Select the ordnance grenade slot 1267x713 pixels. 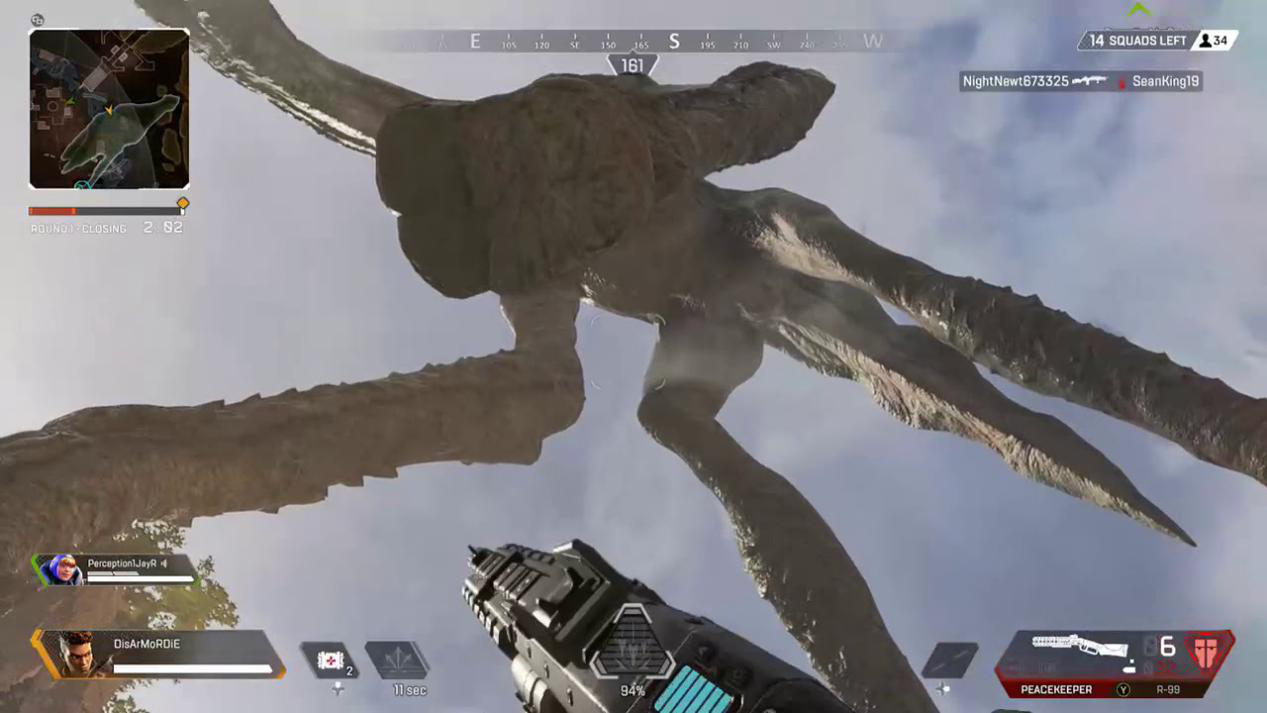(950, 661)
